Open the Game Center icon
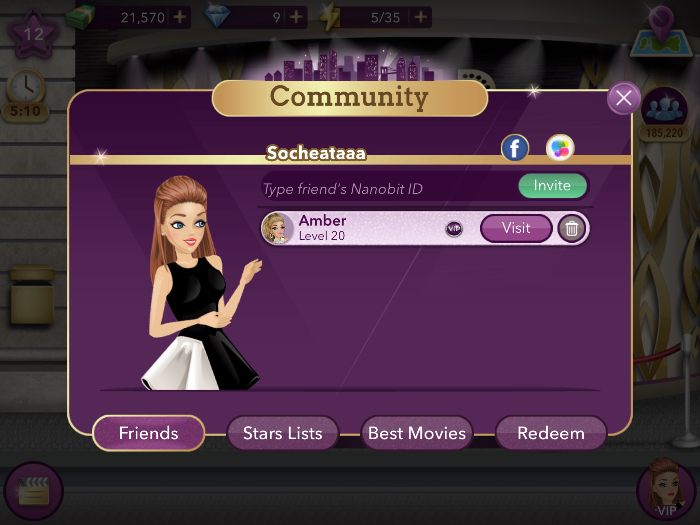 click(x=560, y=149)
